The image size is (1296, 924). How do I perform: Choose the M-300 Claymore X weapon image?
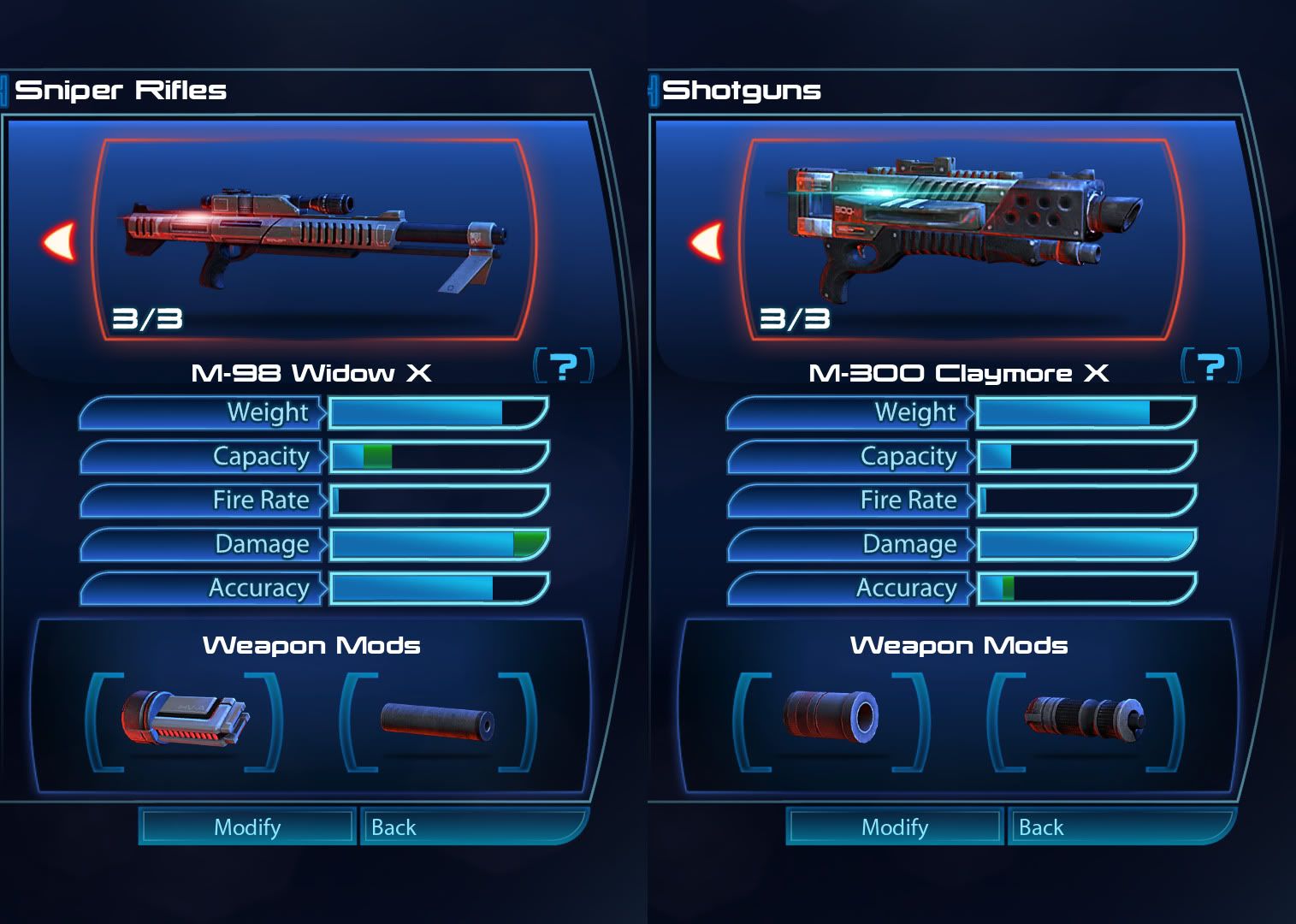[962, 227]
